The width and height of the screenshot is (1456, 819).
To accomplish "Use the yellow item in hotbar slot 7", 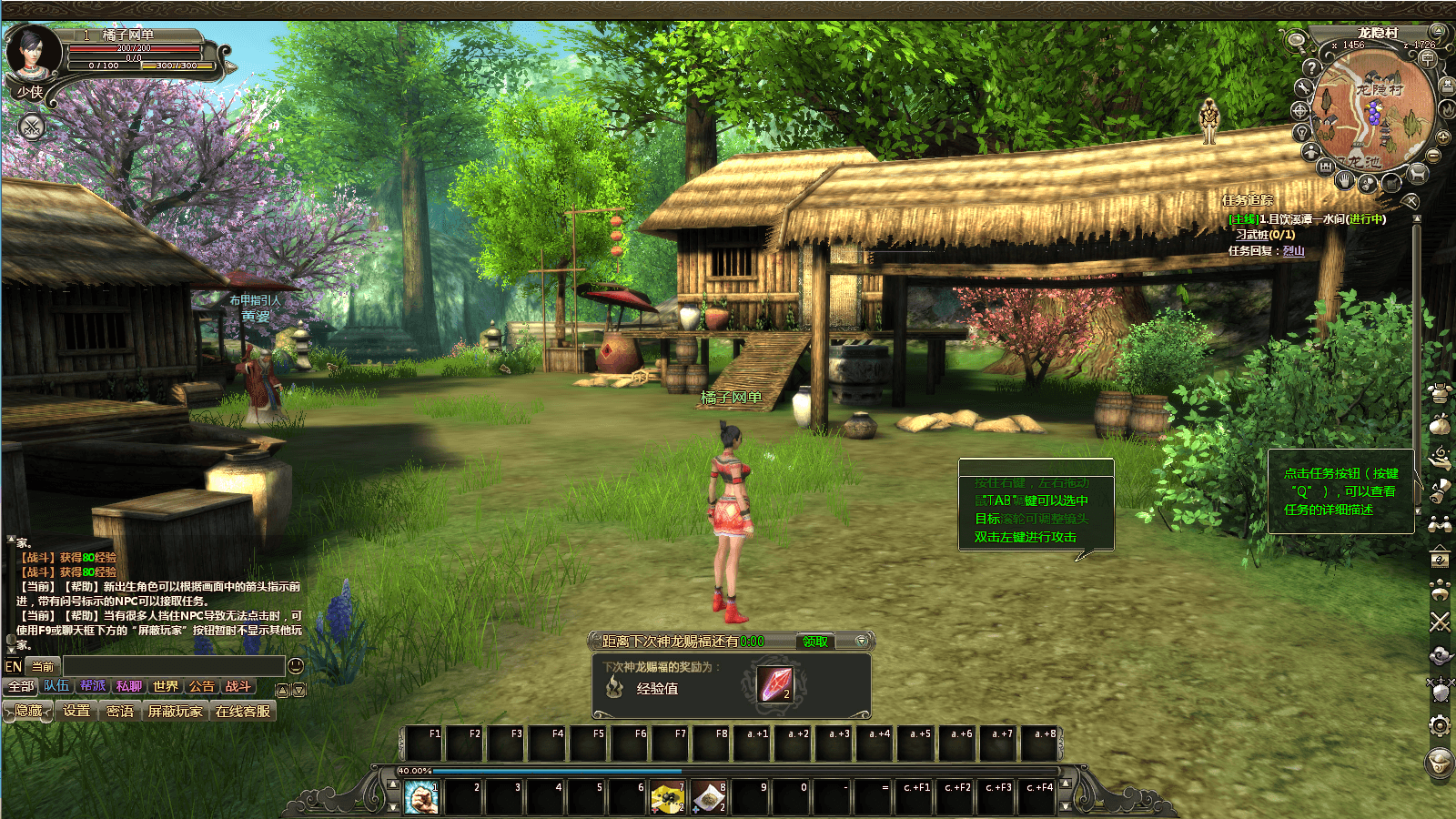I will (x=667, y=798).
